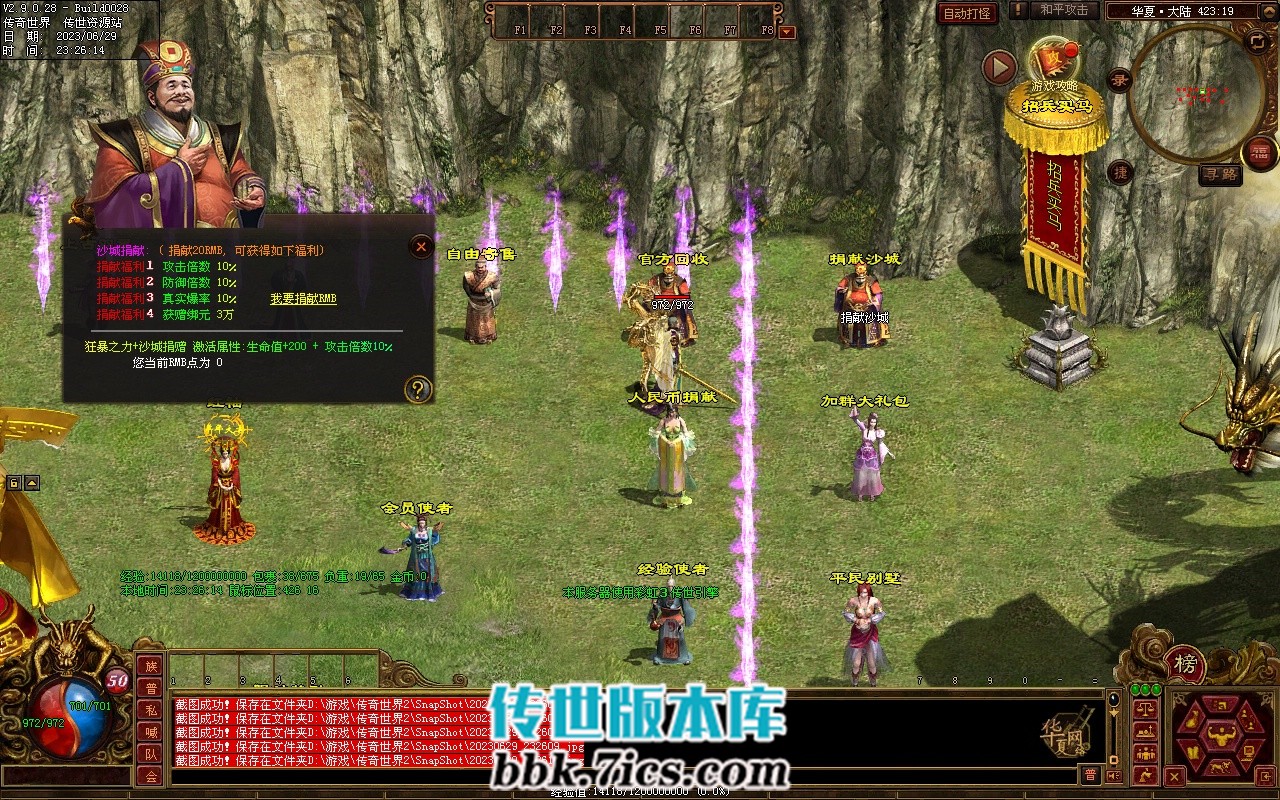1280x800 pixels.
Task: Toggle the 自动打怪 auto-fight button
Action: coord(968,13)
